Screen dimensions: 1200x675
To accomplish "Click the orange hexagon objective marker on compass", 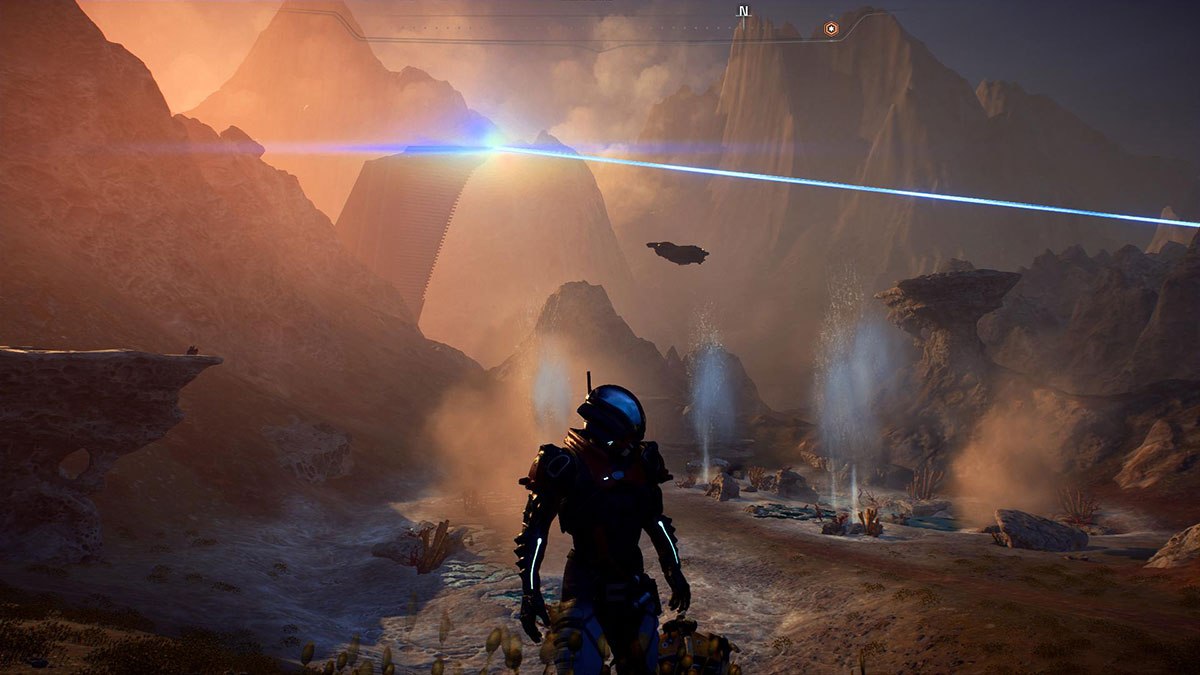I will [831, 29].
